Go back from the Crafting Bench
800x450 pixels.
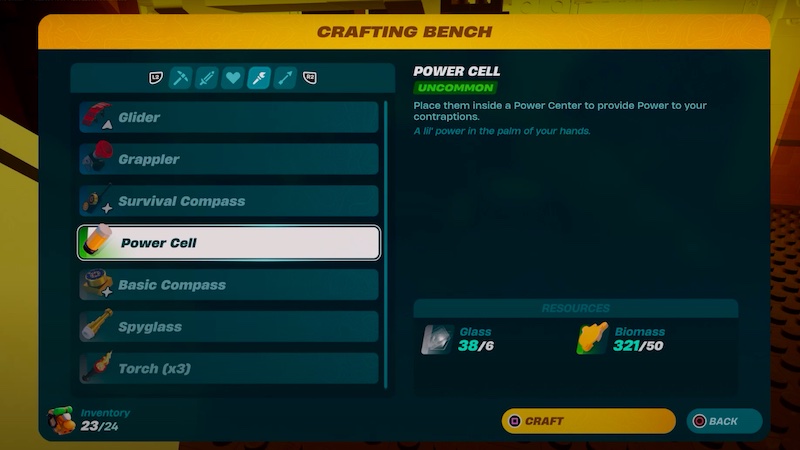click(724, 421)
